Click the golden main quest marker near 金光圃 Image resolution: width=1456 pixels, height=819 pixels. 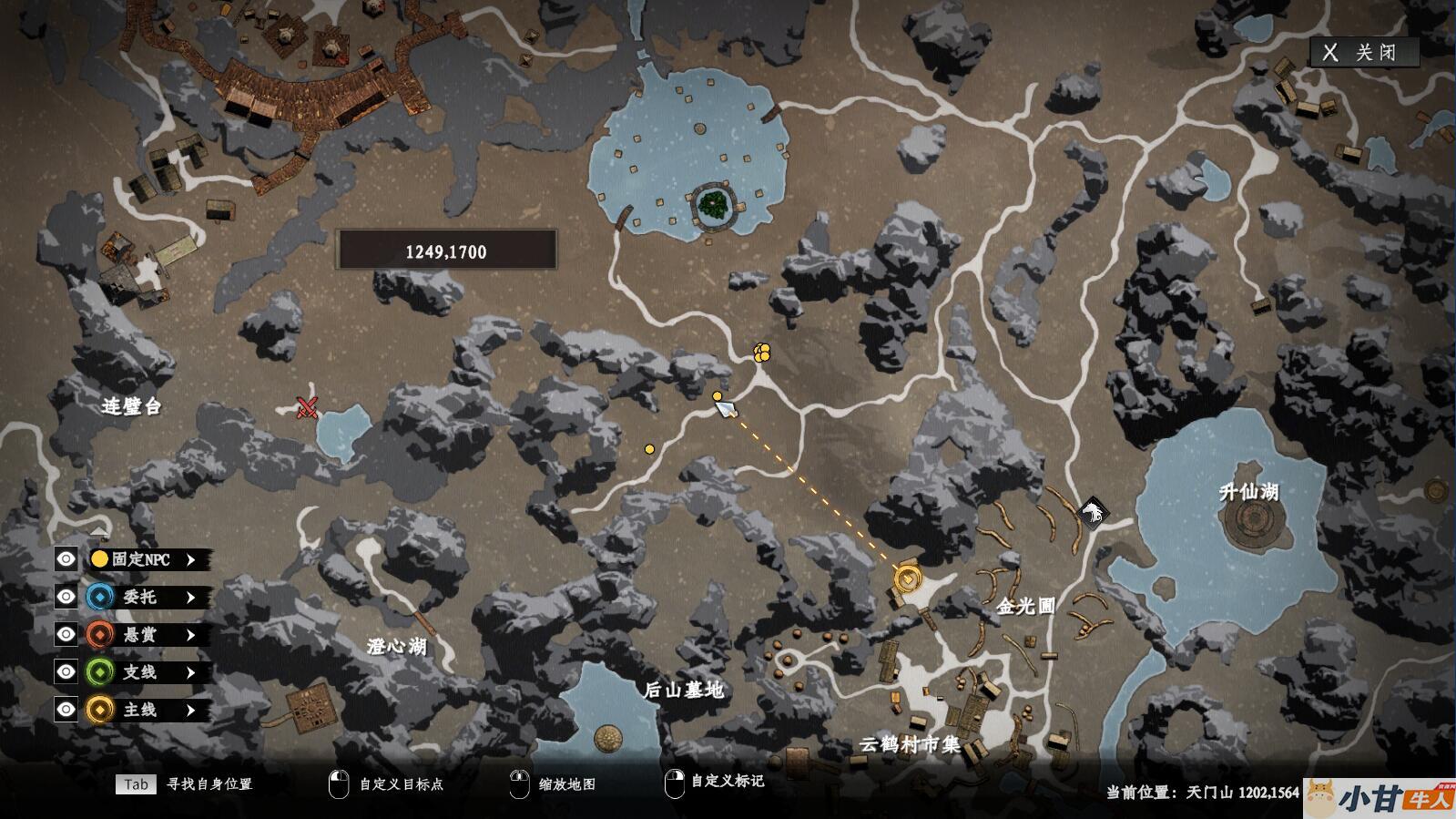[x=907, y=578]
